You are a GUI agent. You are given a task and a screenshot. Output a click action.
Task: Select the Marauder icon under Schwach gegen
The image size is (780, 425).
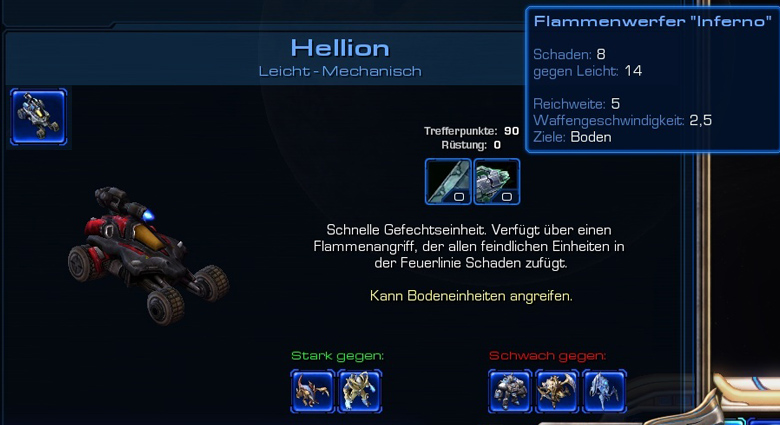pyautogui.click(x=510, y=391)
